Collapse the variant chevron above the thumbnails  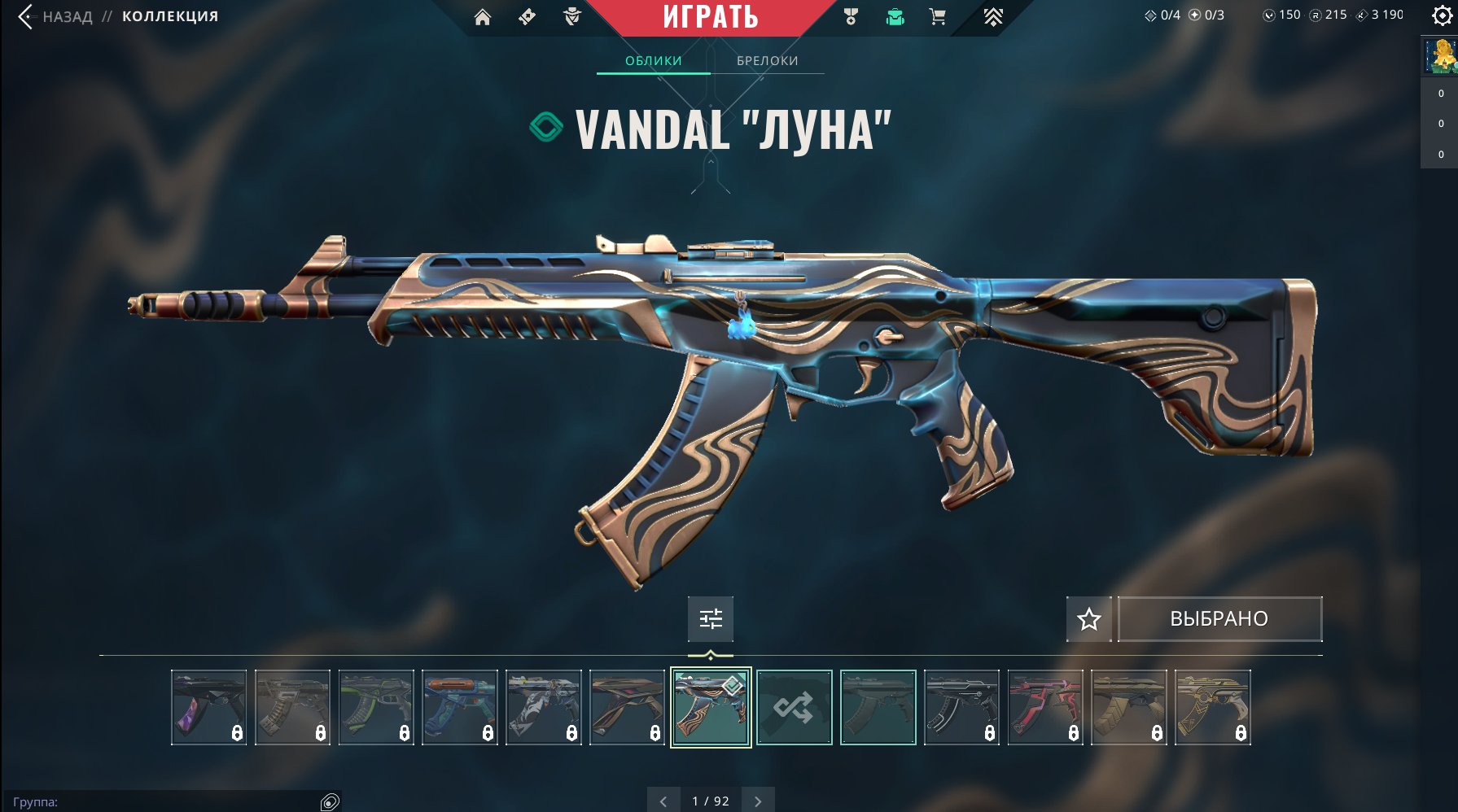point(711,653)
